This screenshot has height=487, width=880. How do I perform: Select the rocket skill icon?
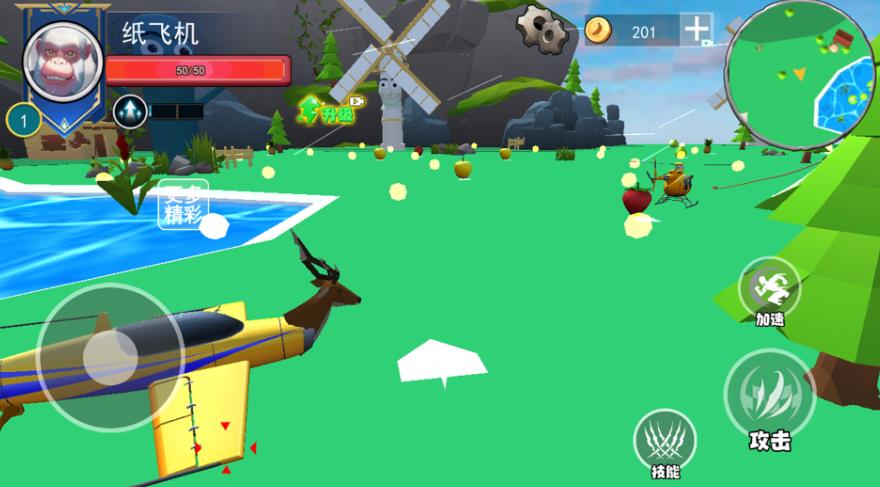pyautogui.click(x=130, y=111)
